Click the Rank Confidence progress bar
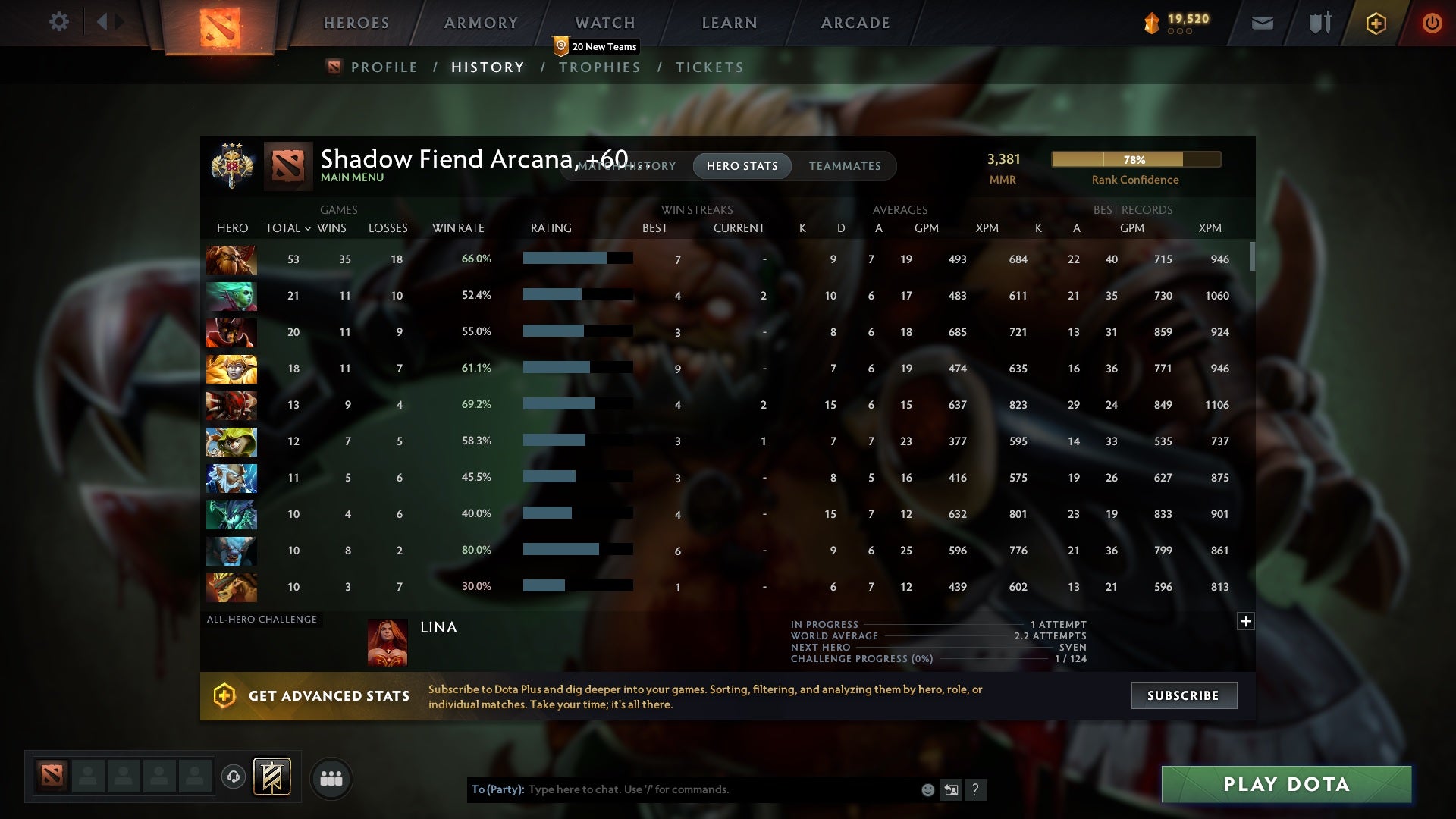 coord(1135,159)
